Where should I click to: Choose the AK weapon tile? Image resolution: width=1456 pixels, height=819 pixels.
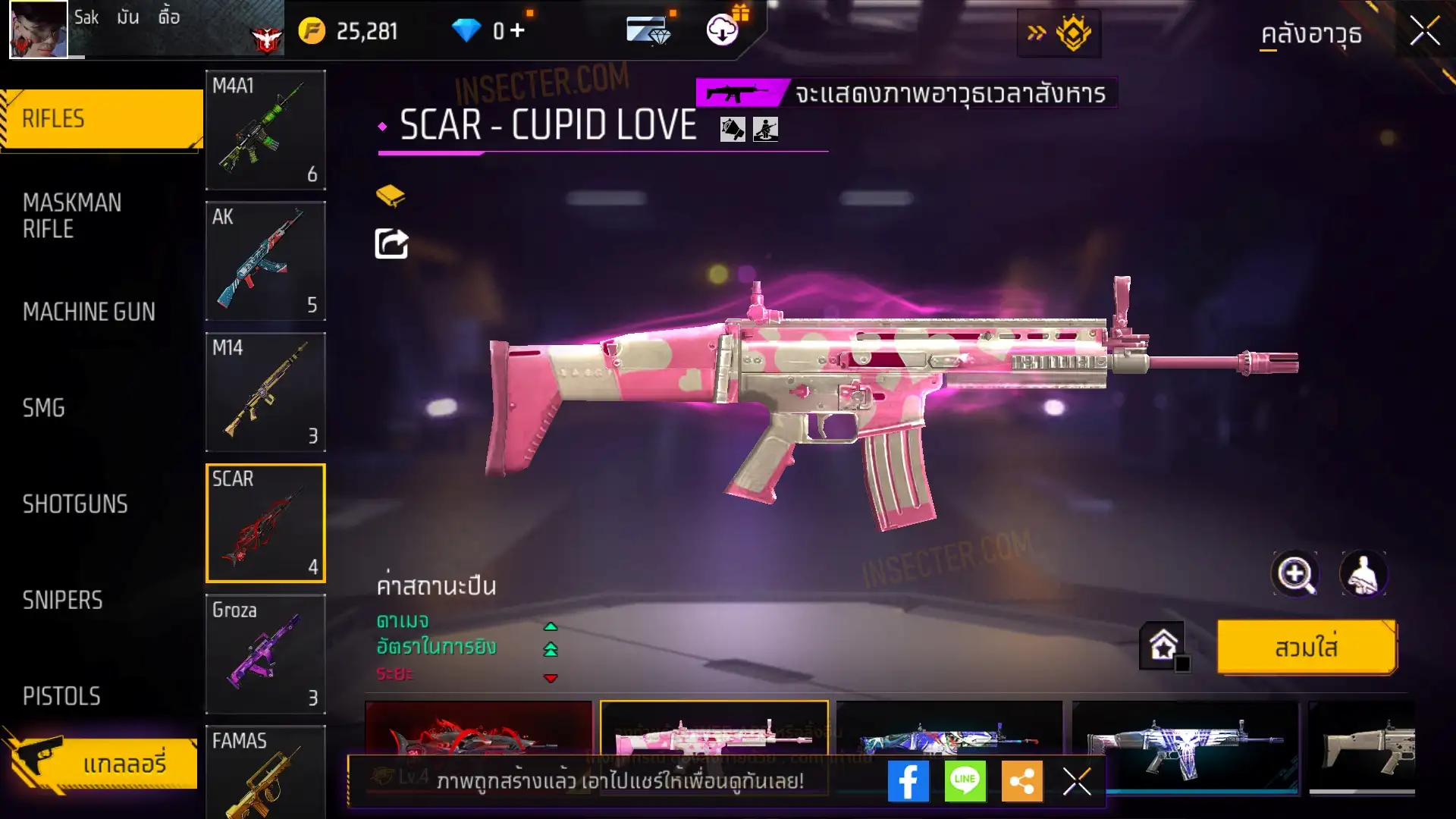click(x=265, y=261)
